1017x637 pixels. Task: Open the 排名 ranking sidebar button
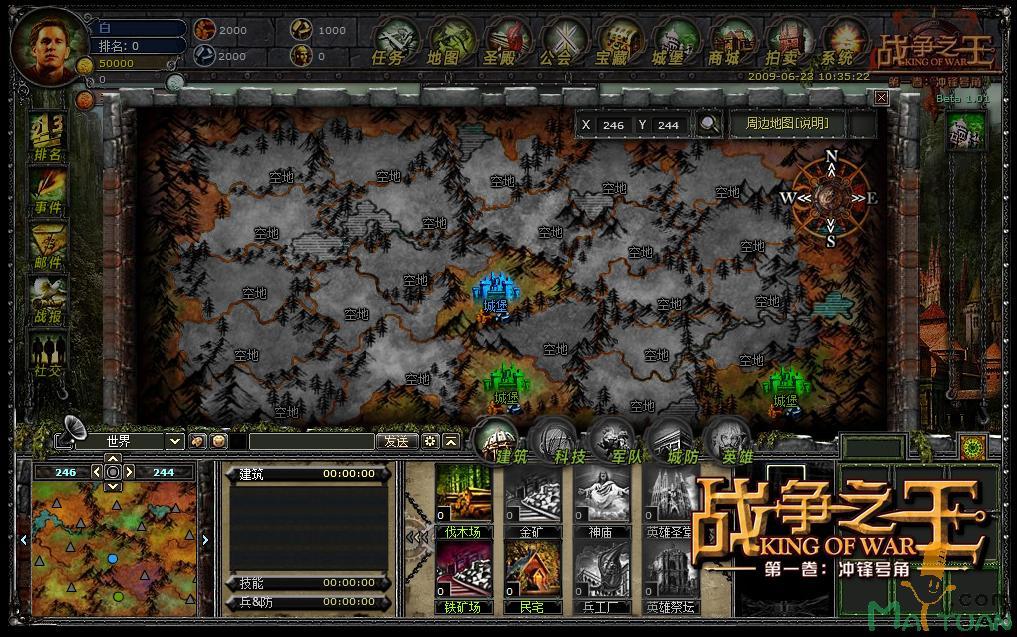47,138
